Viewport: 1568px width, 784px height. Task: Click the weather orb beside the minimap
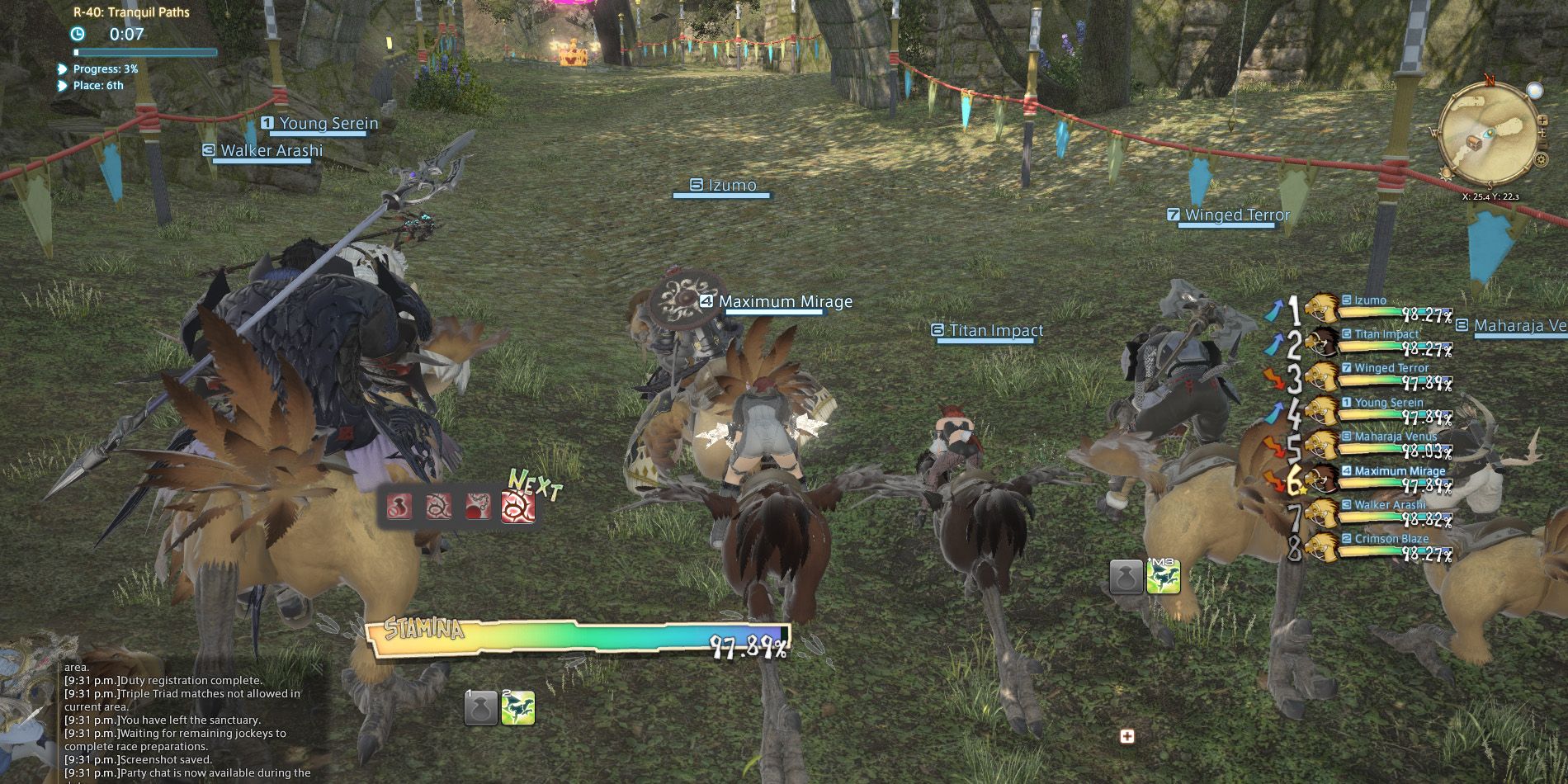(1535, 91)
